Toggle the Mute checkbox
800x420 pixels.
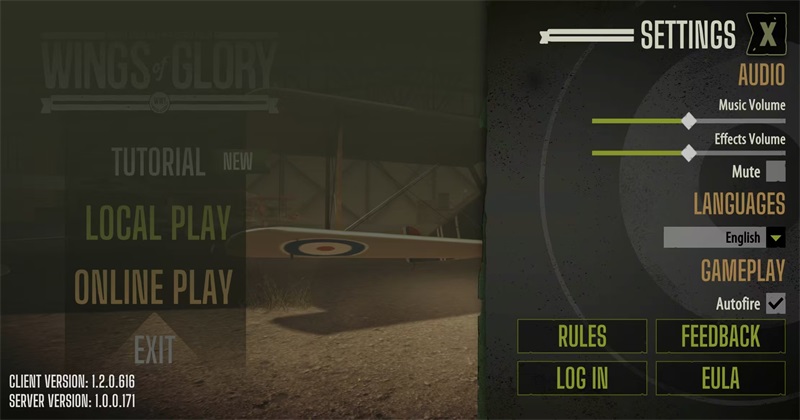coord(775,172)
